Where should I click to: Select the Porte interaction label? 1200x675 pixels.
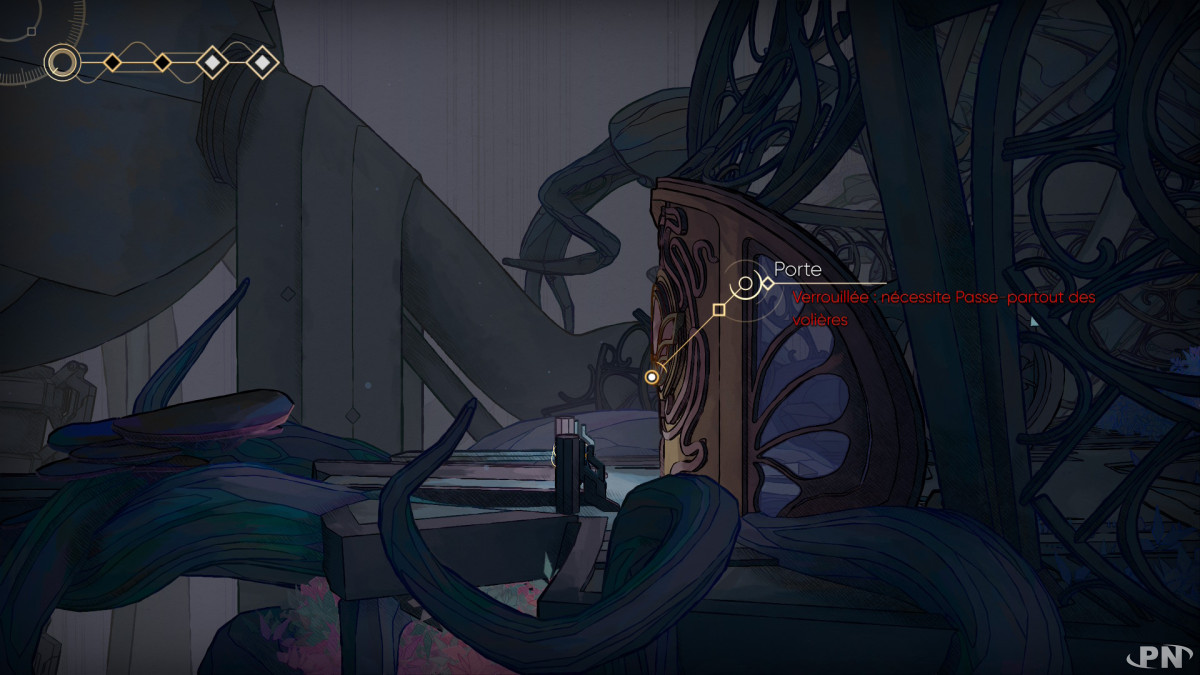tap(798, 270)
